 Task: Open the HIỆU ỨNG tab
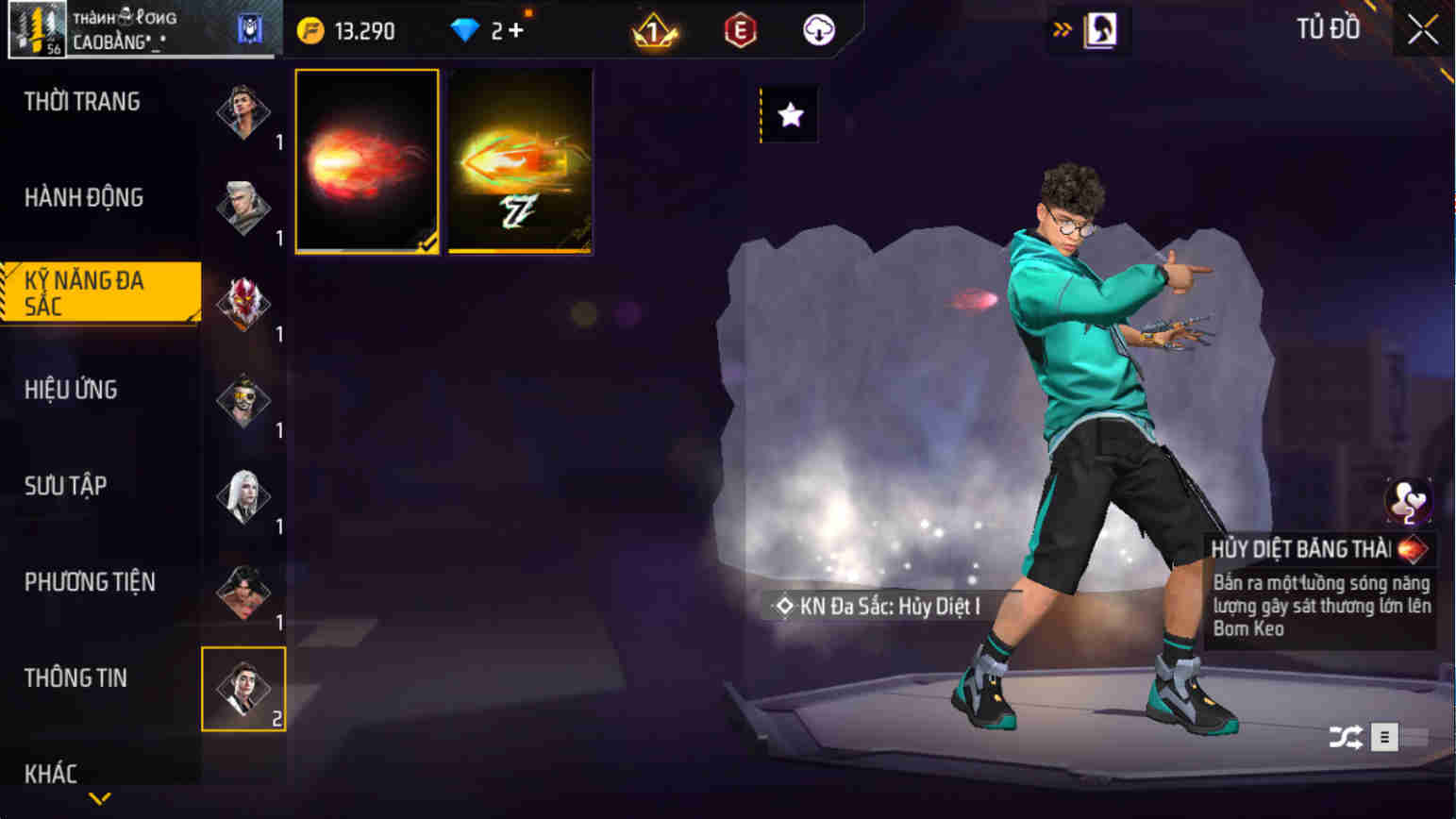click(x=71, y=389)
